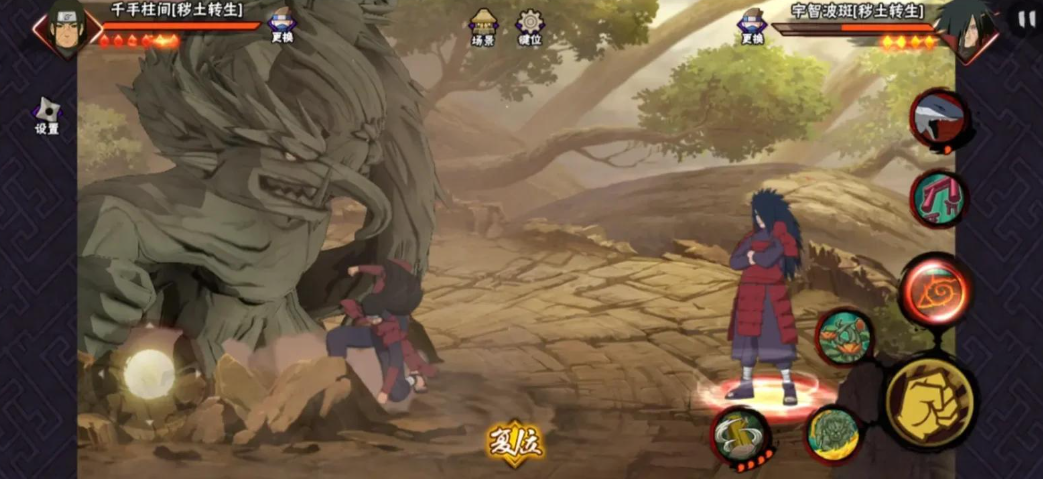Open the 键位 key layout gear
This screenshot has height=479, width=1043.
(530, 27)
